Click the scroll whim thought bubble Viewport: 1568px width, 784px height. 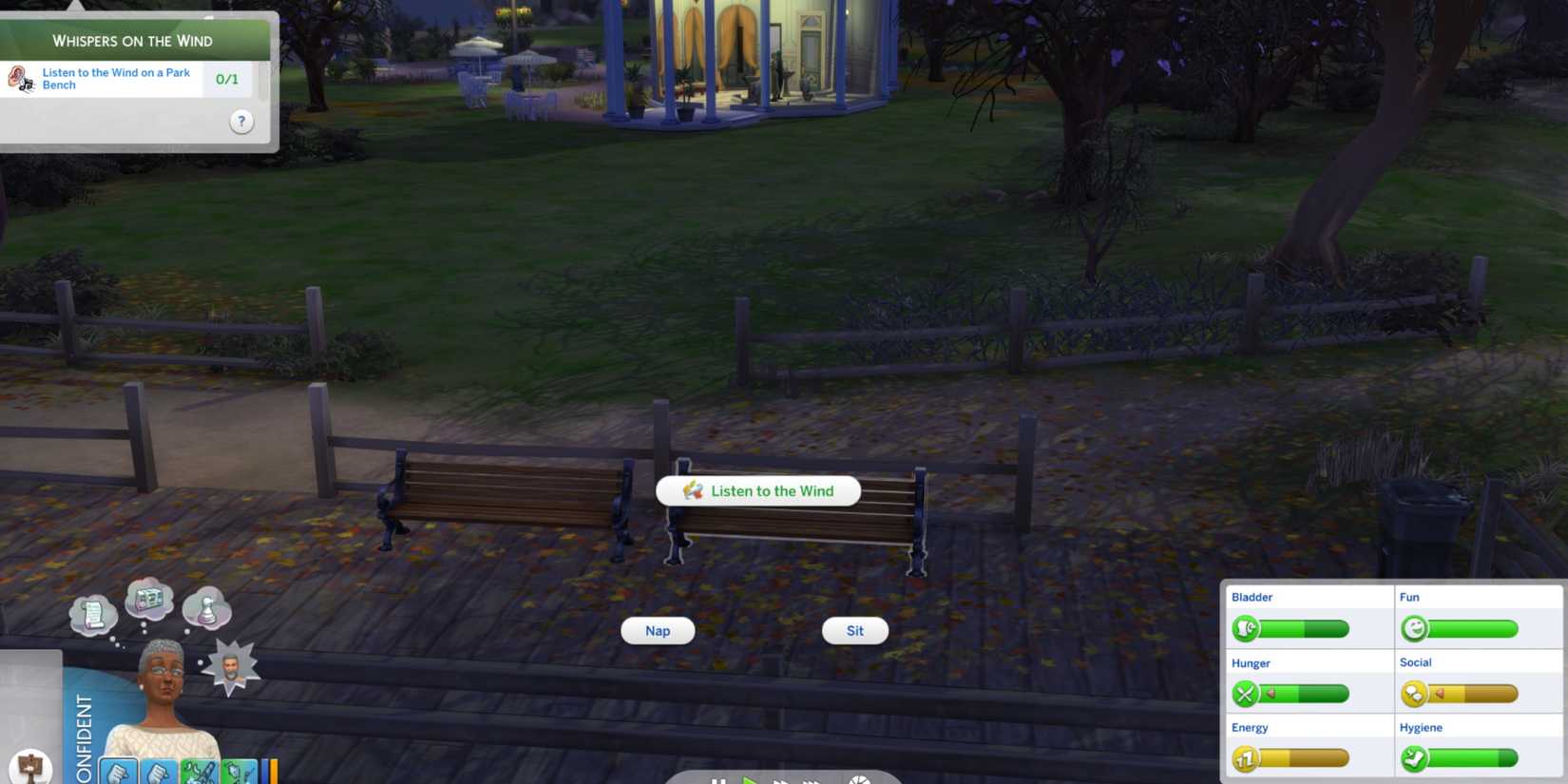point(93,613)
